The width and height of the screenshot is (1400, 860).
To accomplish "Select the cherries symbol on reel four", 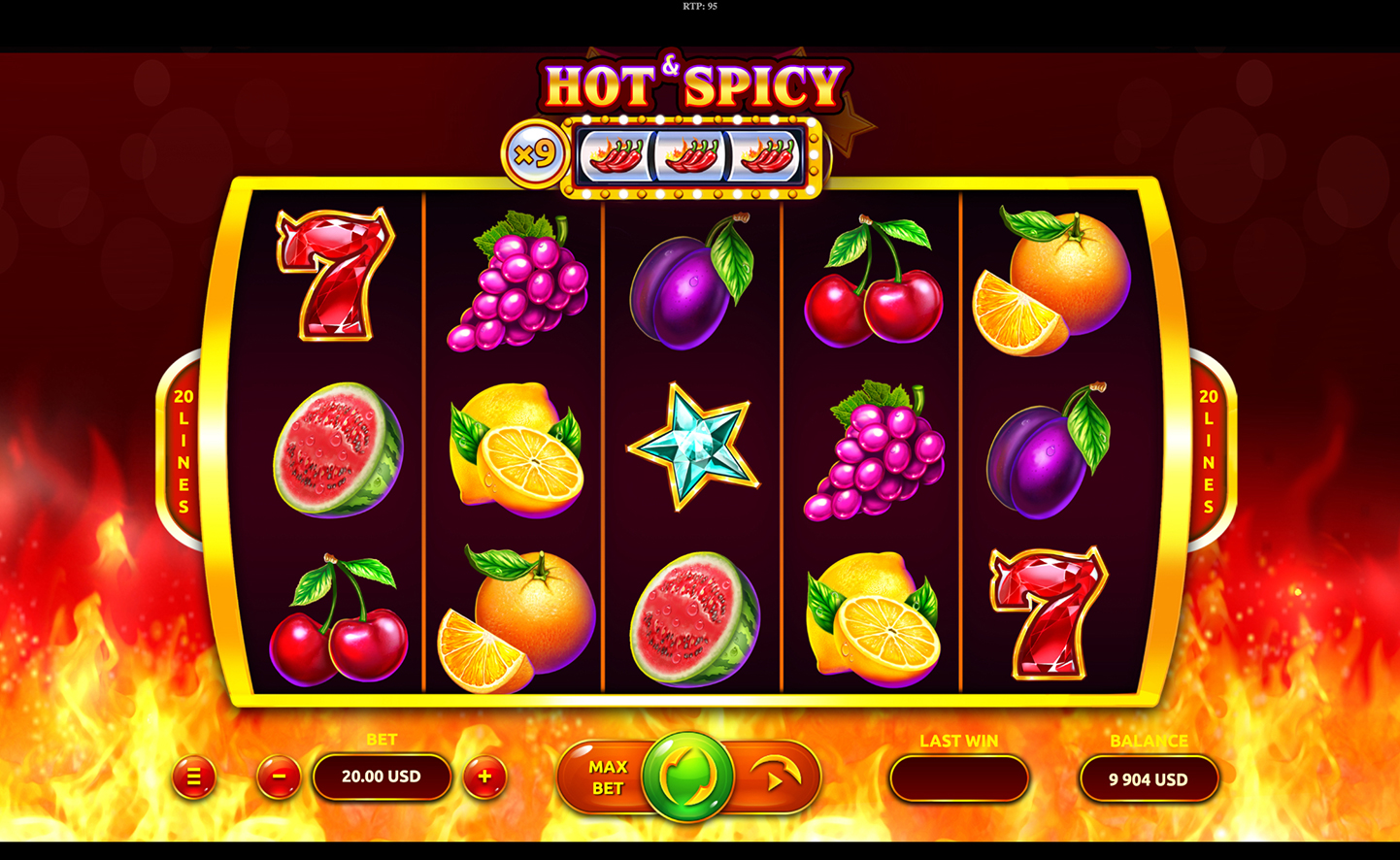I will coord(874,293).
